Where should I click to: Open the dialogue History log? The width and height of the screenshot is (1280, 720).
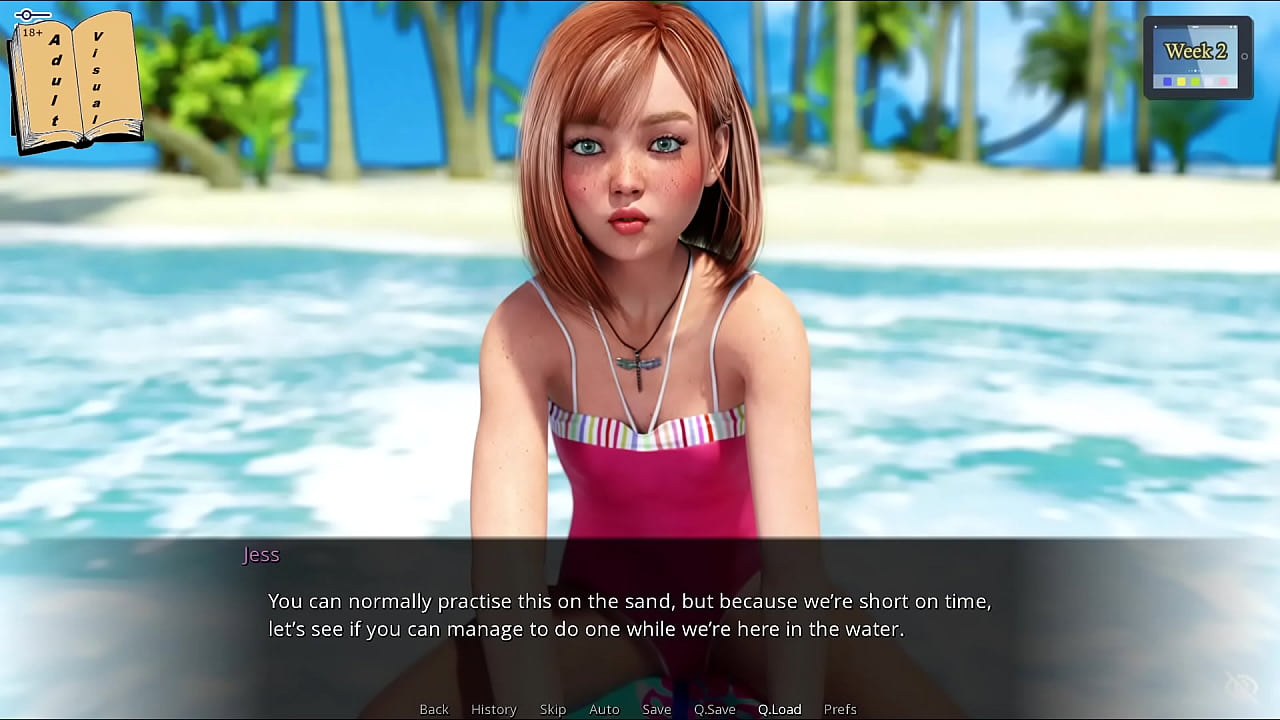tap(493, 709)
